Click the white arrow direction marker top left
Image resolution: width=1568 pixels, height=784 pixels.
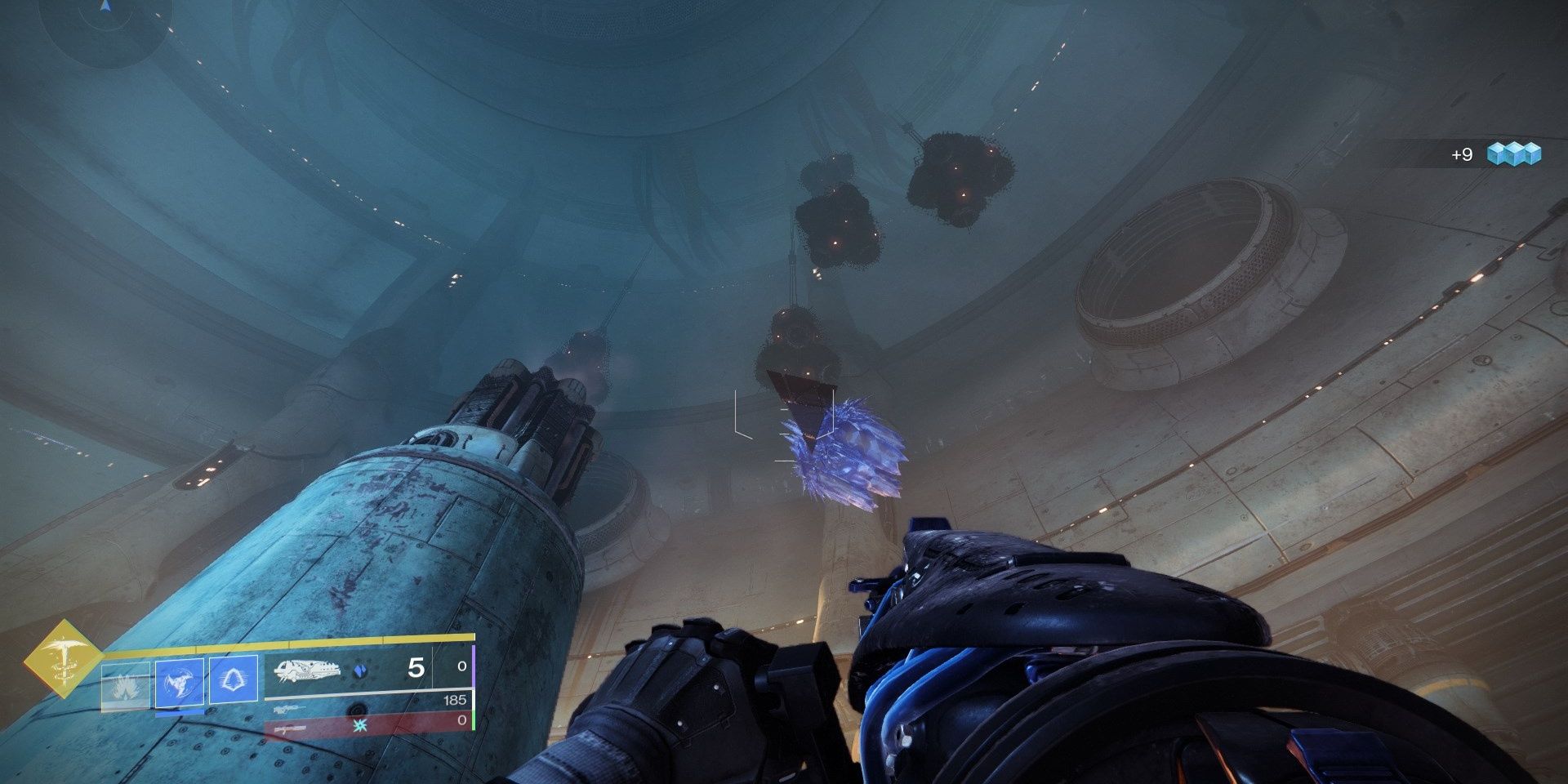pos(104,7)
